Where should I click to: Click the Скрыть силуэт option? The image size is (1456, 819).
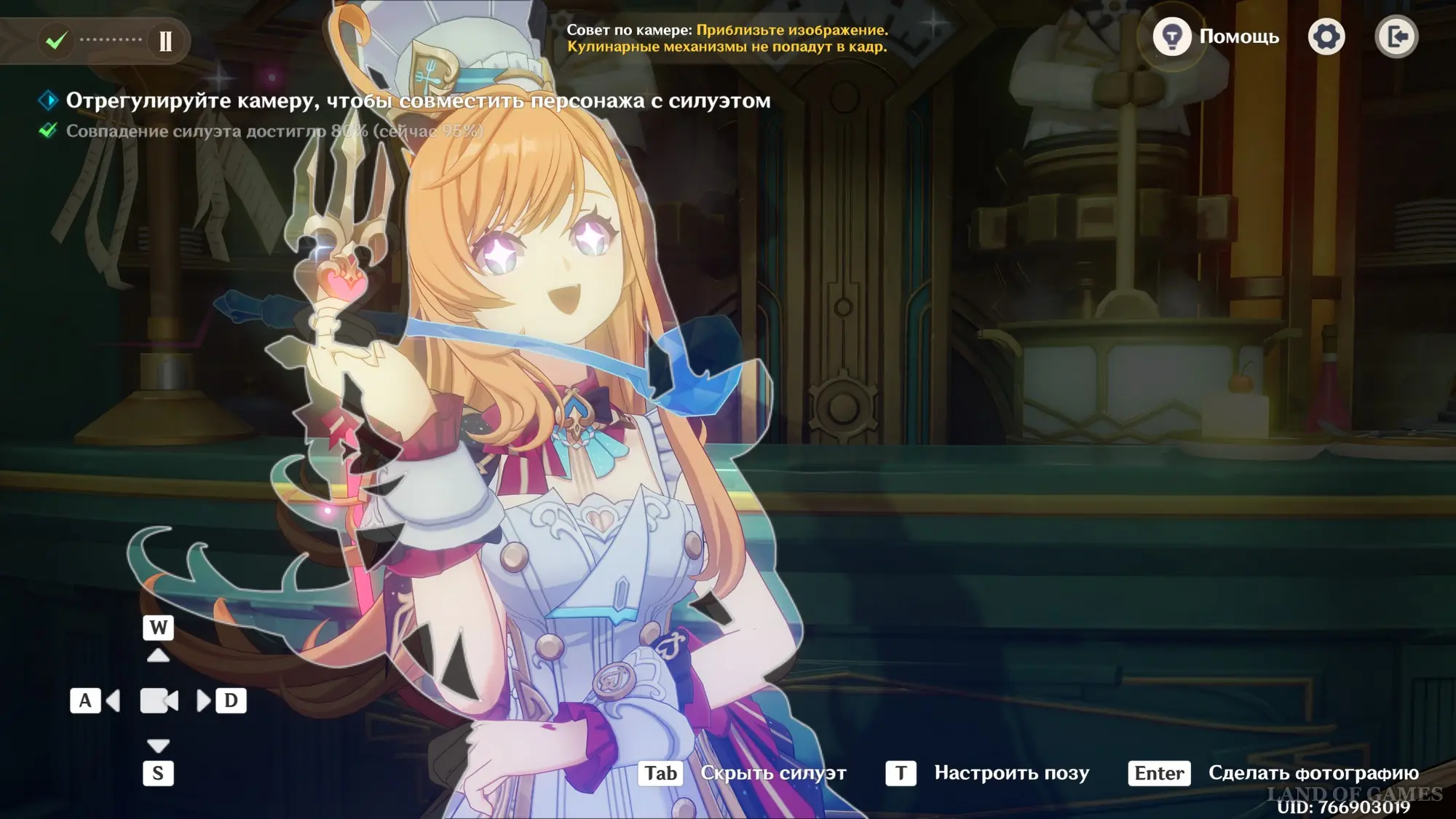[x=743, y=773]
